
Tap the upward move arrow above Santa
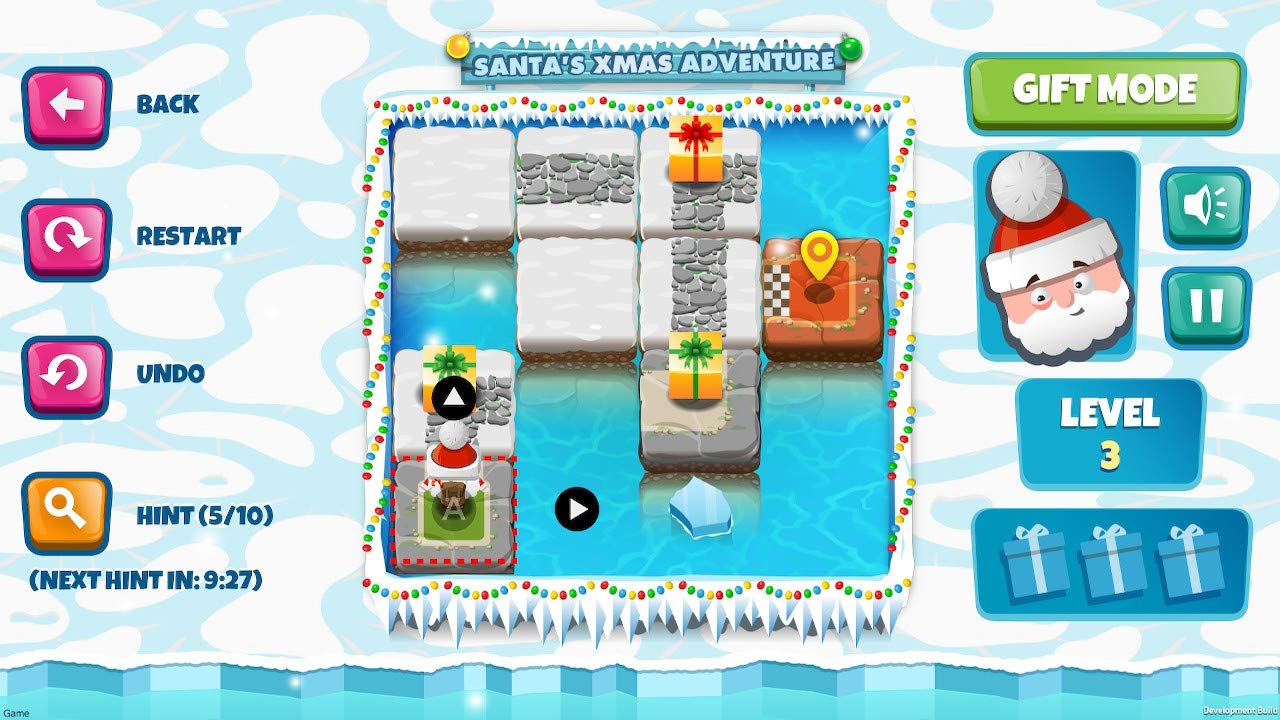[455, 397]
